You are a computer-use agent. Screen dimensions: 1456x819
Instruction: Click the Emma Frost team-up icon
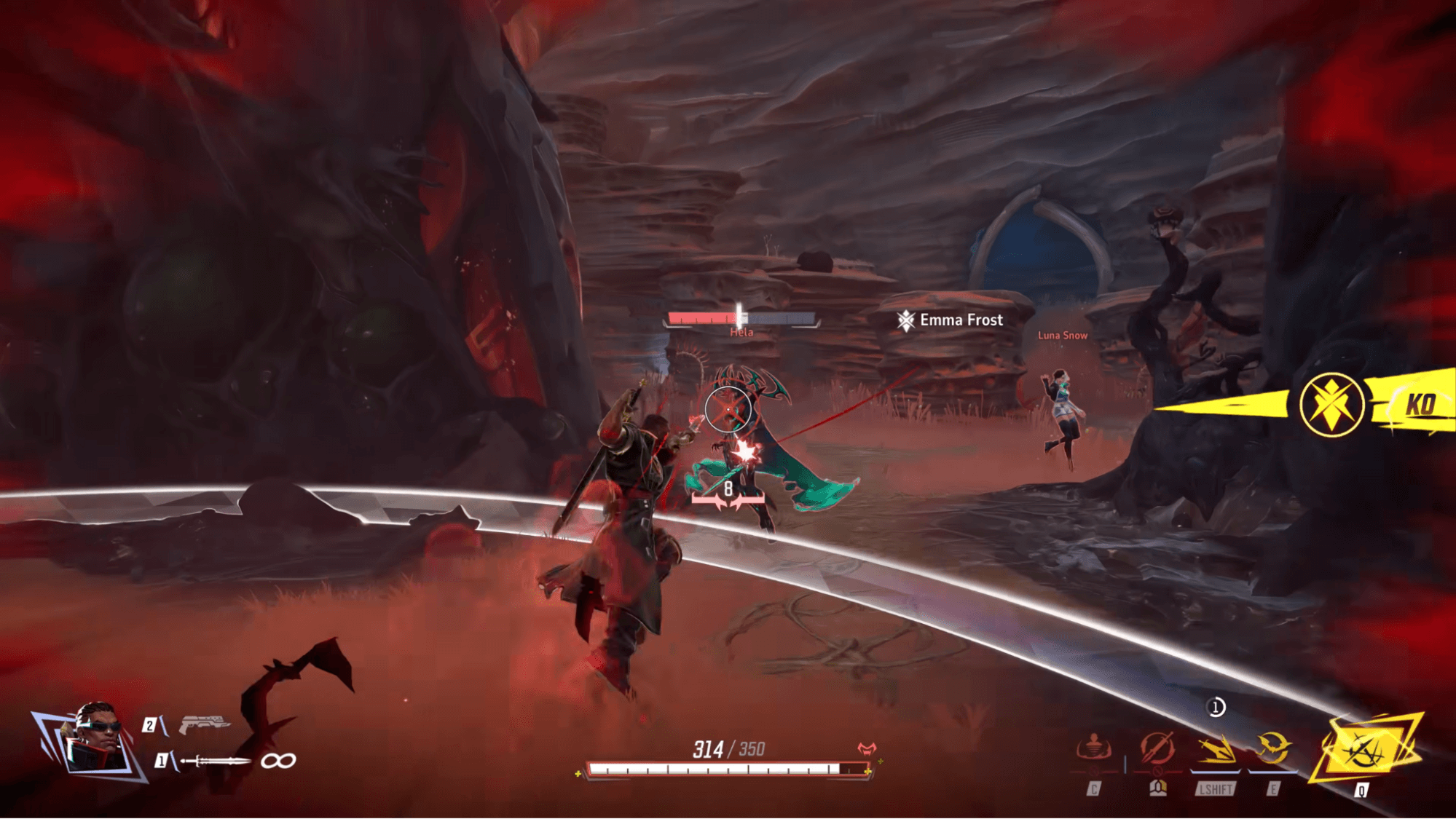(x=905, y=320)
